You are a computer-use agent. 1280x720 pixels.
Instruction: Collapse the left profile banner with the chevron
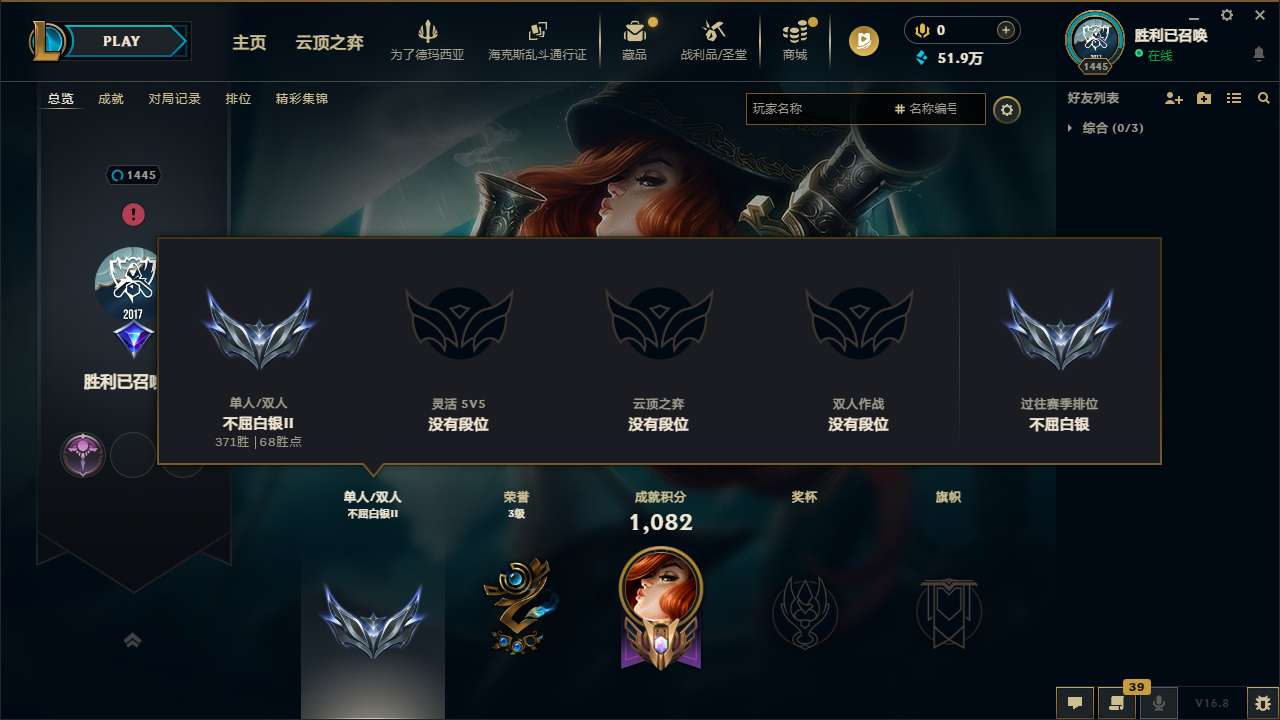coord(133,640)
